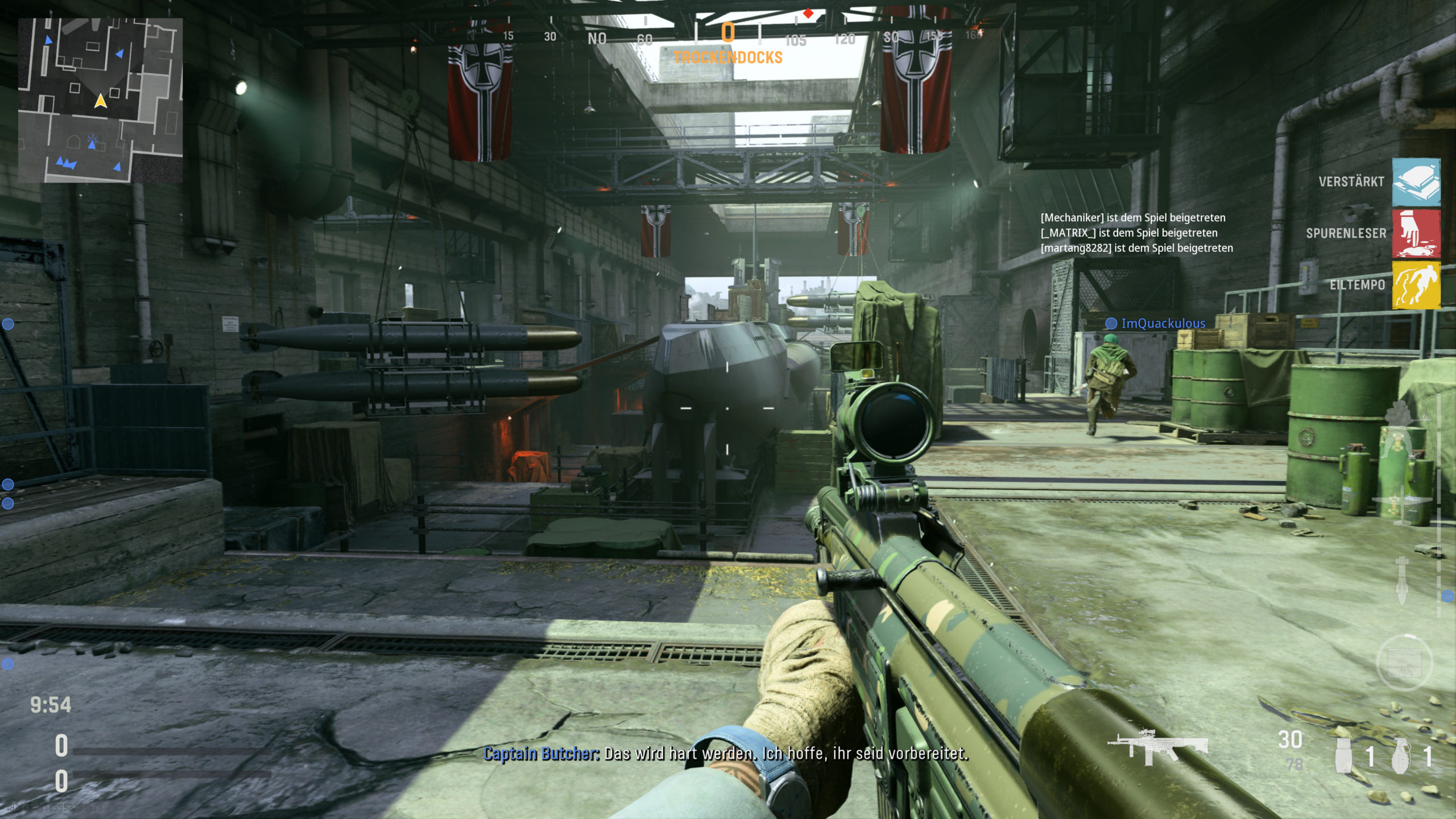Click the red Spurenleser perk icon
The width and height of the screenshot is (1456, 819).
1416,233
